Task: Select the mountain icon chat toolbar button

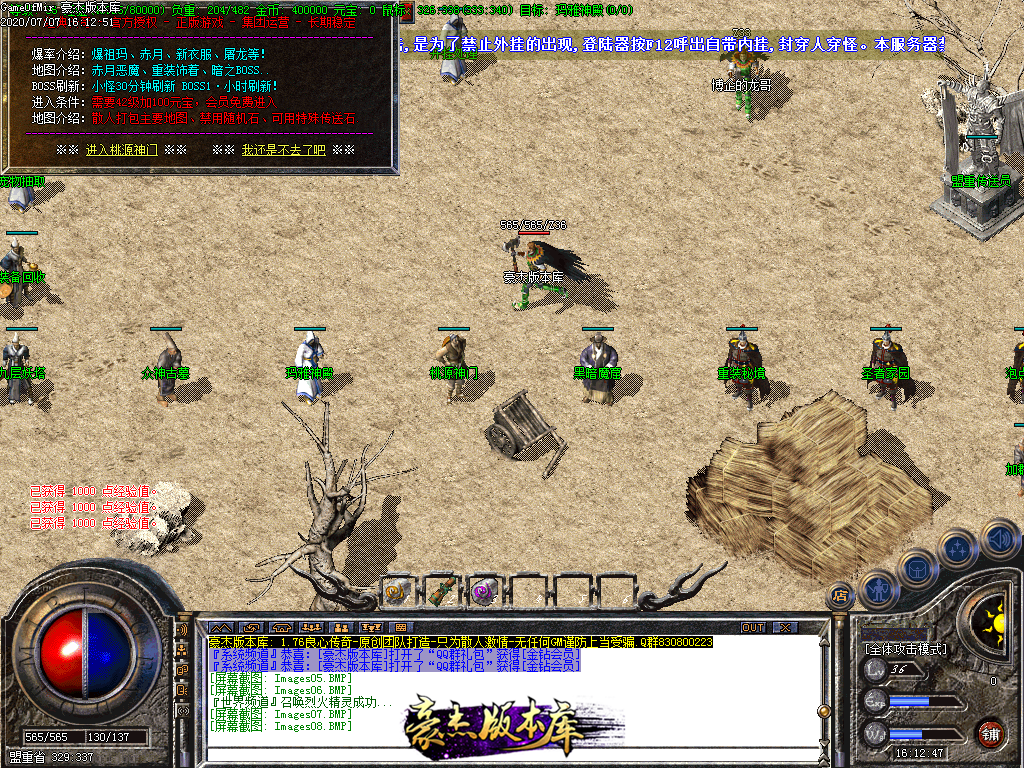Action: [220, 627]
